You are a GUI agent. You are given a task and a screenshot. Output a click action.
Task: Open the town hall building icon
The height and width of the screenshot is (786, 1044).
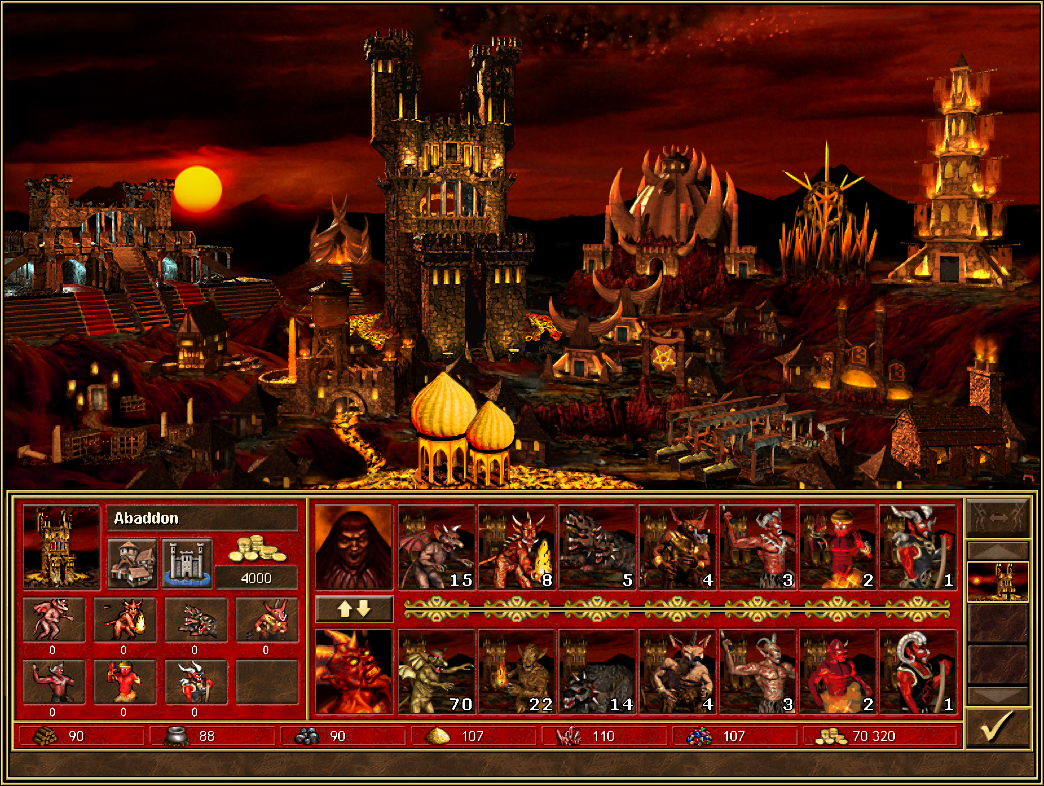(132, 564)
